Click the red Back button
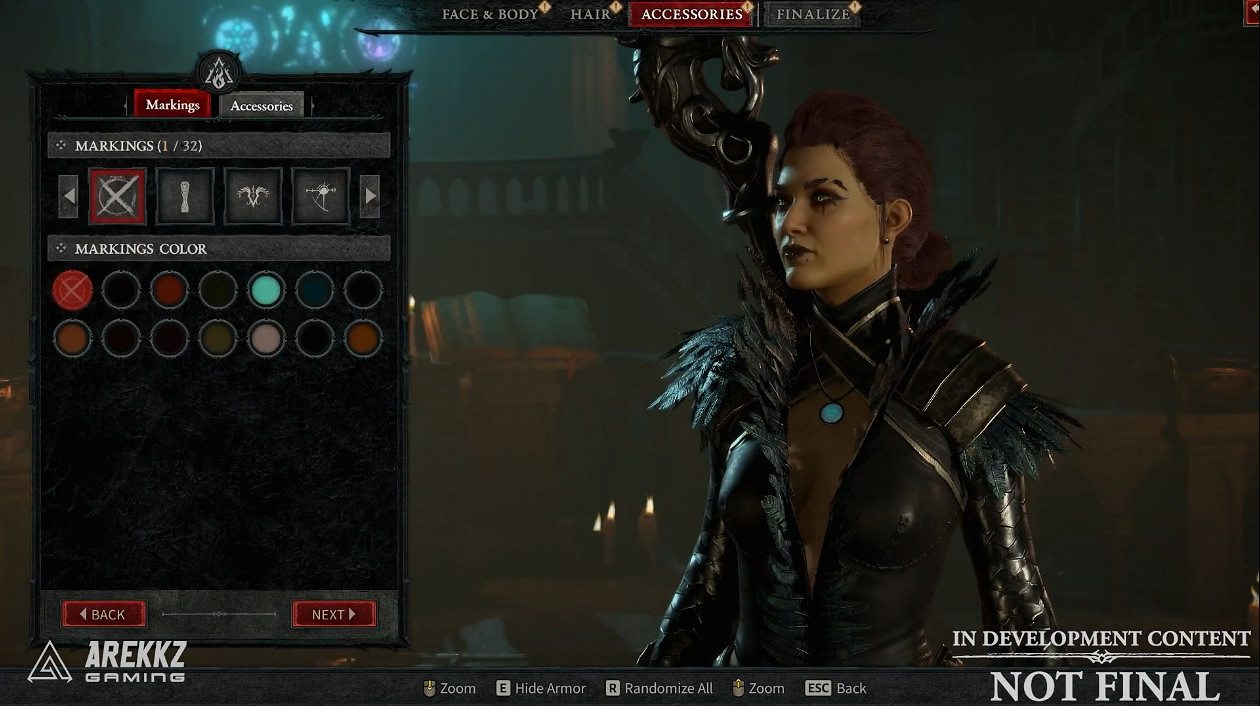 [104, 614]
